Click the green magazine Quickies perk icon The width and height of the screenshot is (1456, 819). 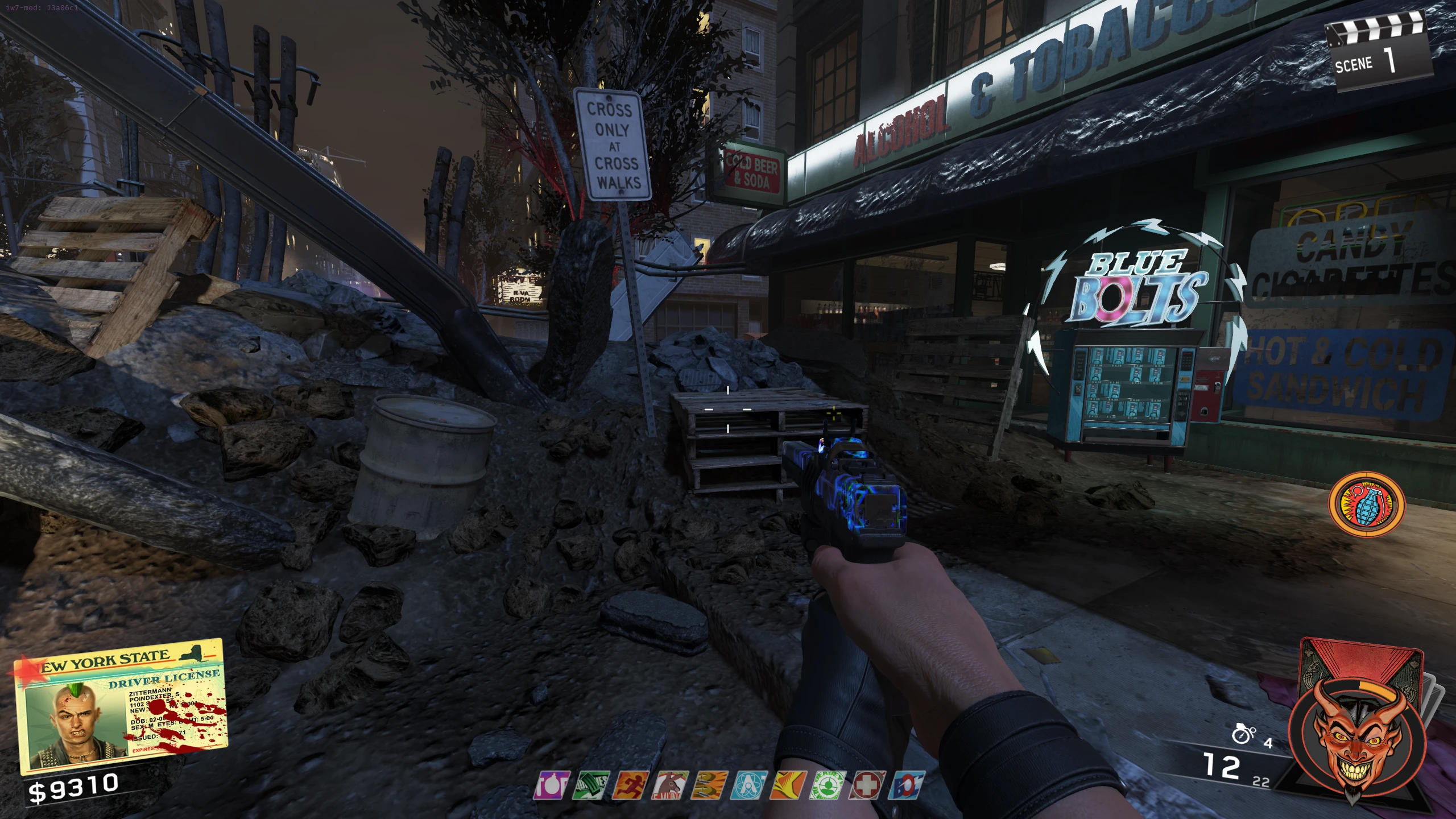coord(590,786)
